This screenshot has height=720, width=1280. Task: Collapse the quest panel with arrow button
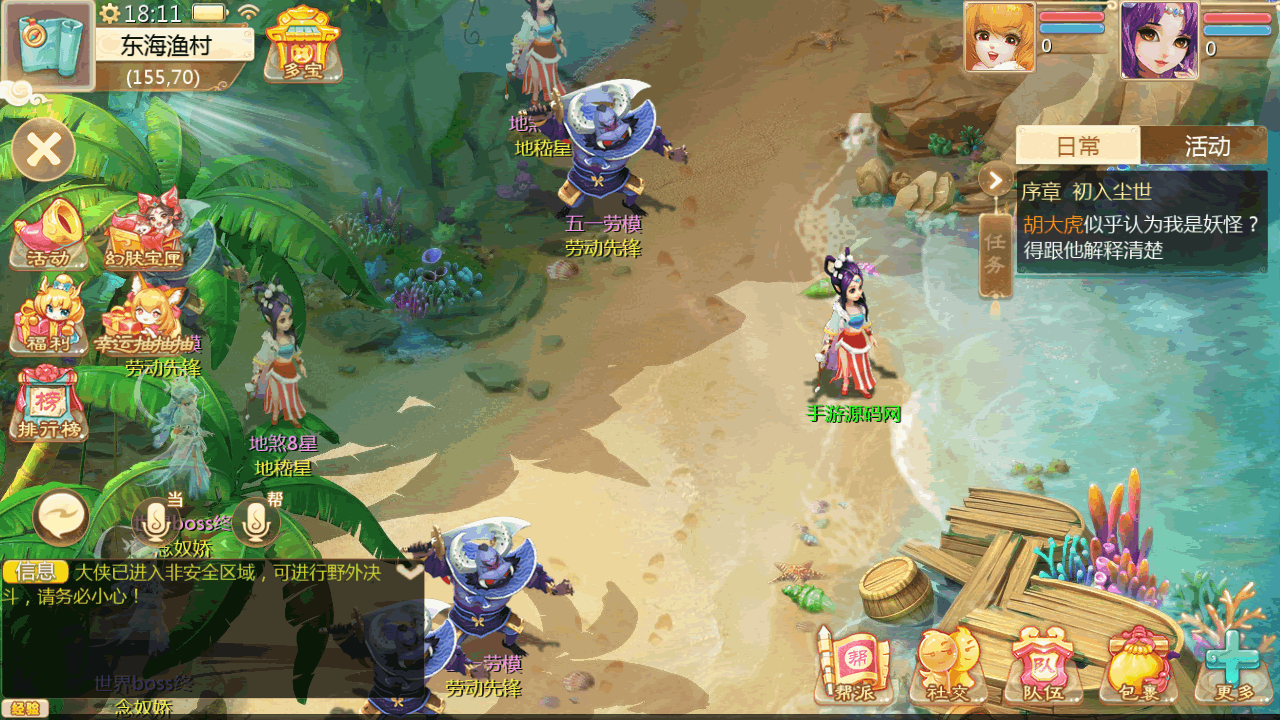tap(996, 181)
